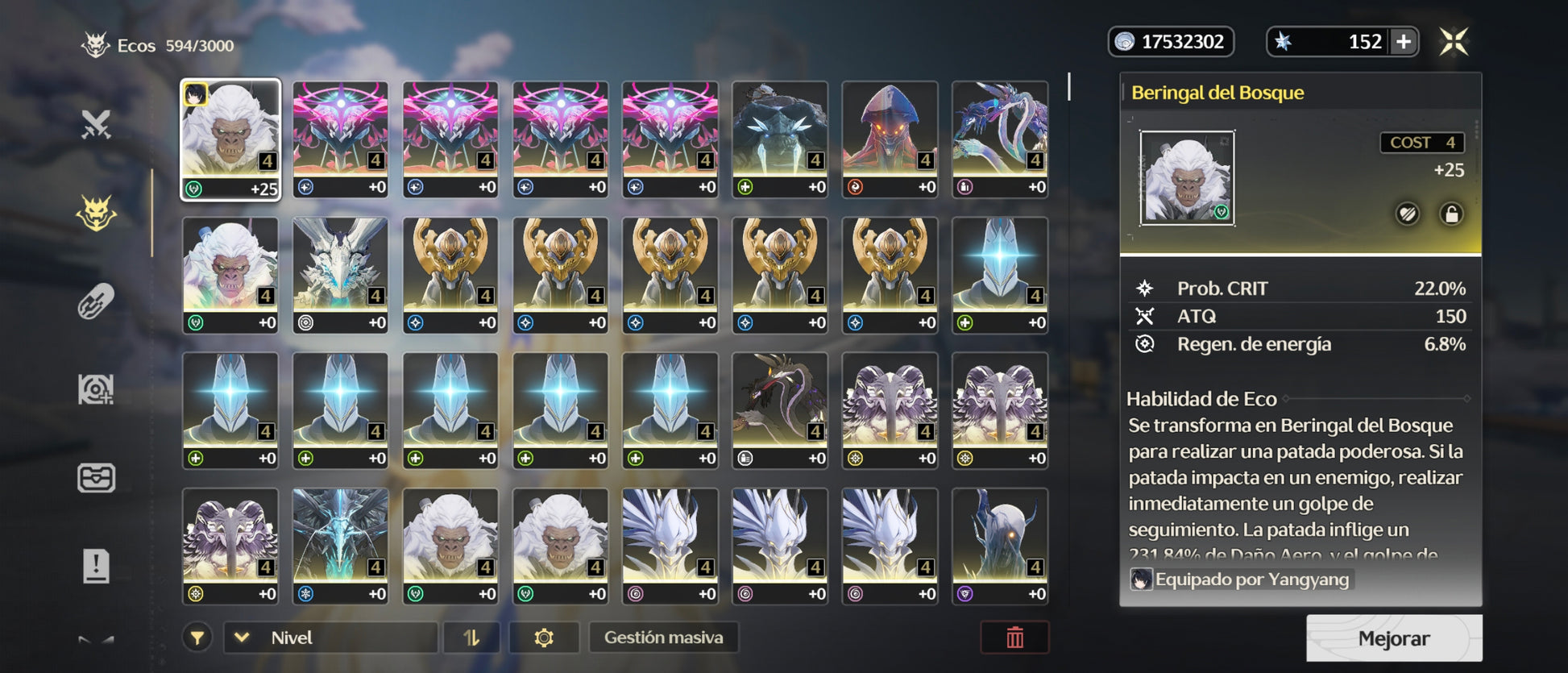This screenshot has width=1568, height=673.
Task: Open Gestión masiva bulk management
Action: point(663,638)
